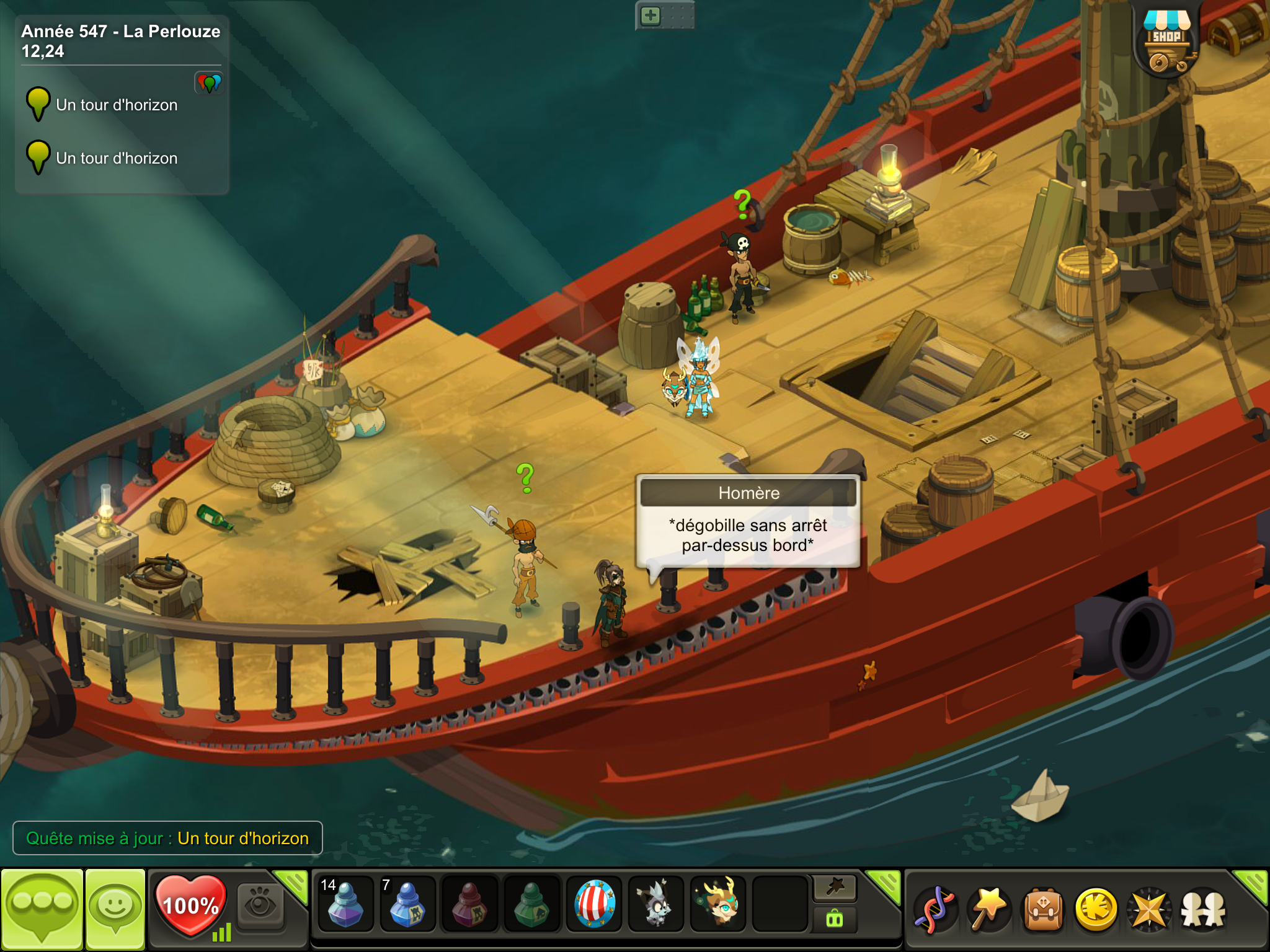The width and height of the screenshot is (1270, 952).
Task: Use the purple potion with 14 count
Action: (345, 904)
